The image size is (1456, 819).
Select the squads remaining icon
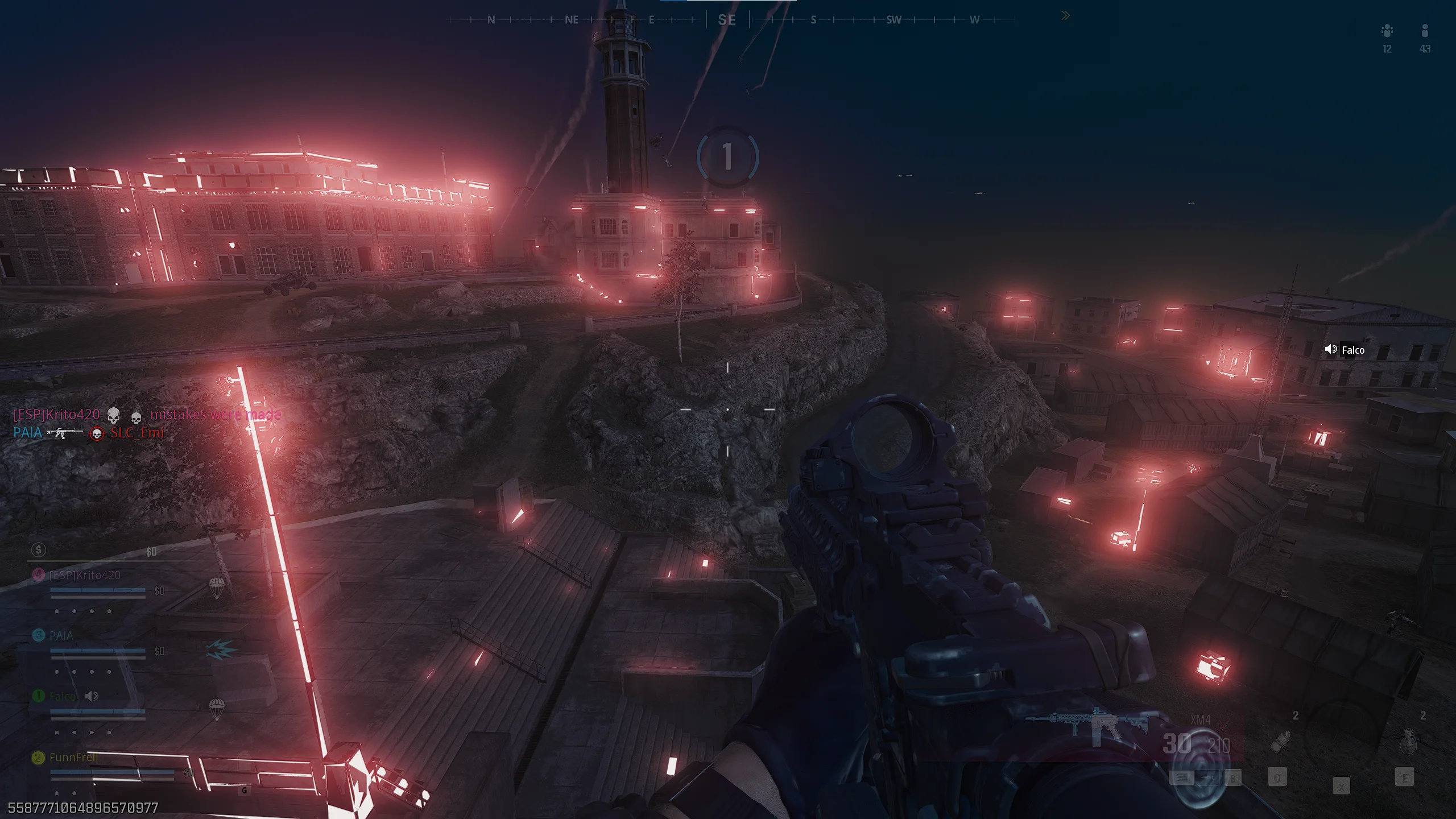click(1387, 31)
